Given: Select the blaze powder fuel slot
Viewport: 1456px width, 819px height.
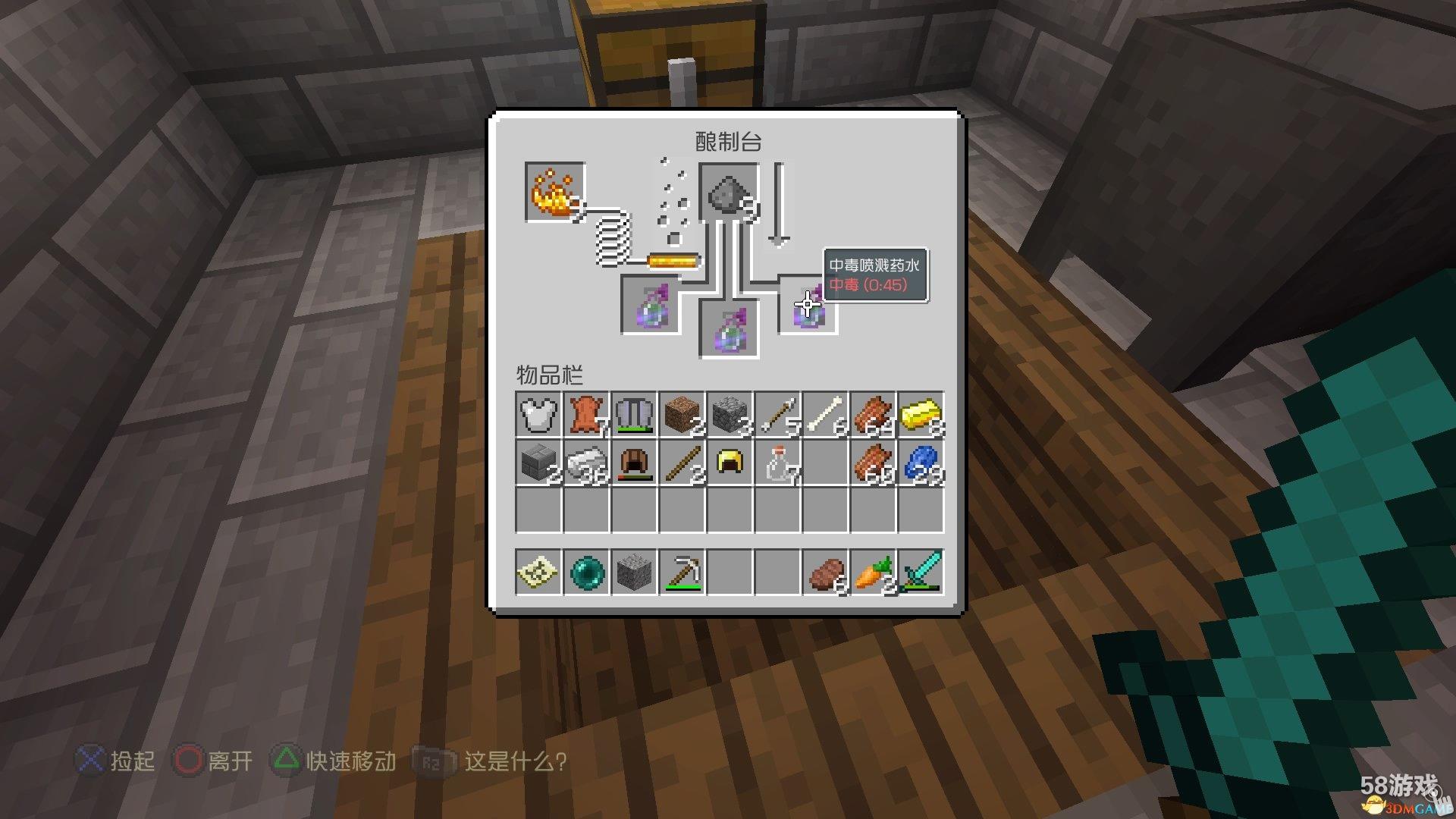Looking at the screenshot, I should [554, 192].
